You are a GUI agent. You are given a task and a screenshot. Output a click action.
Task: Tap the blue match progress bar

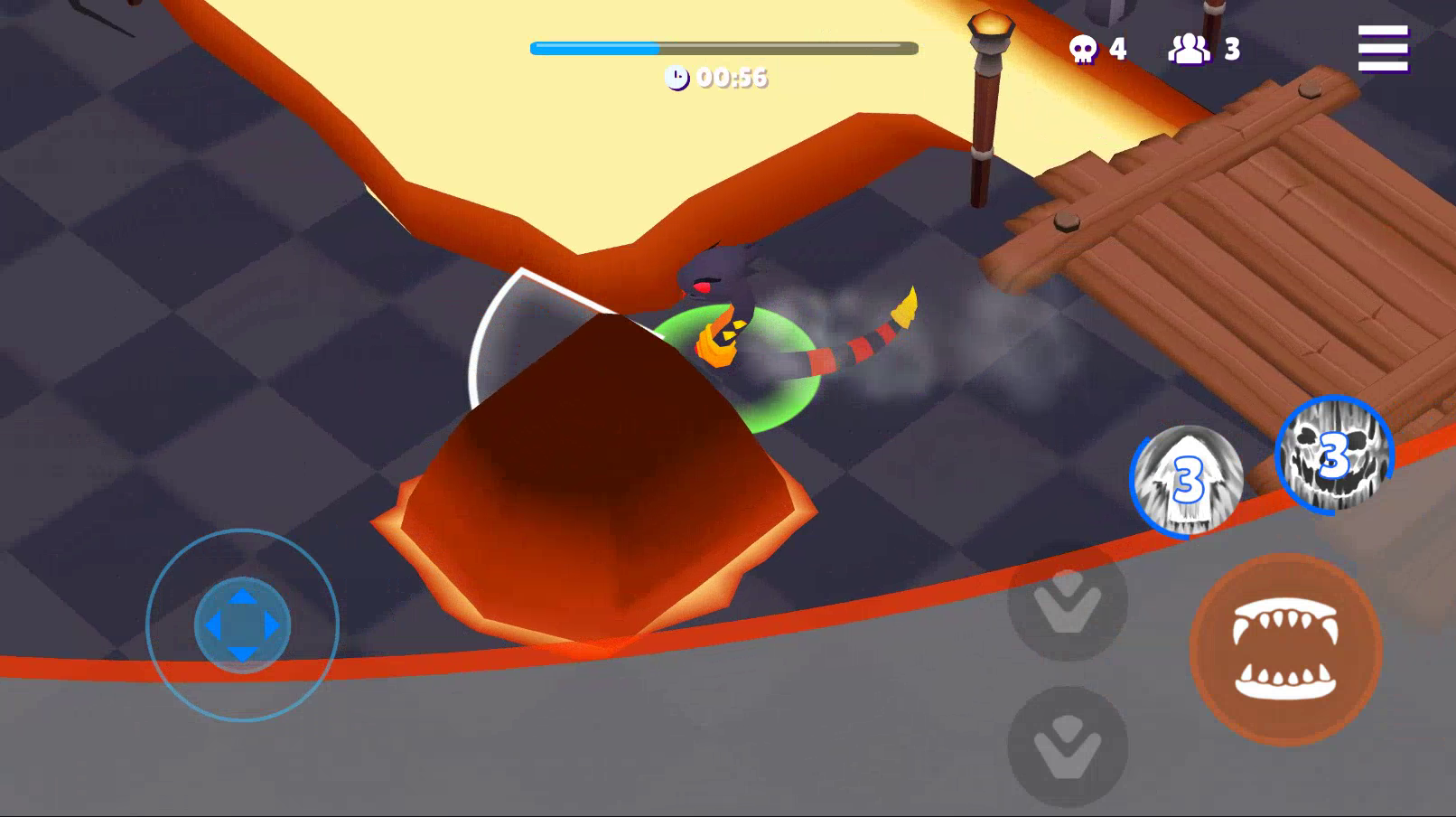pyautogui.click(x=596, y=45)
